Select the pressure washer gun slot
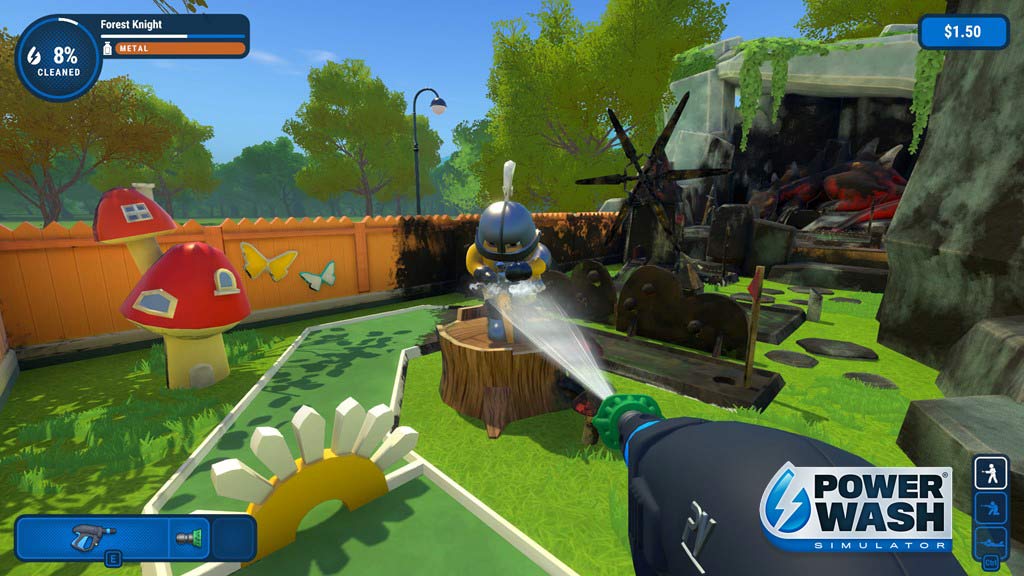 94,537
